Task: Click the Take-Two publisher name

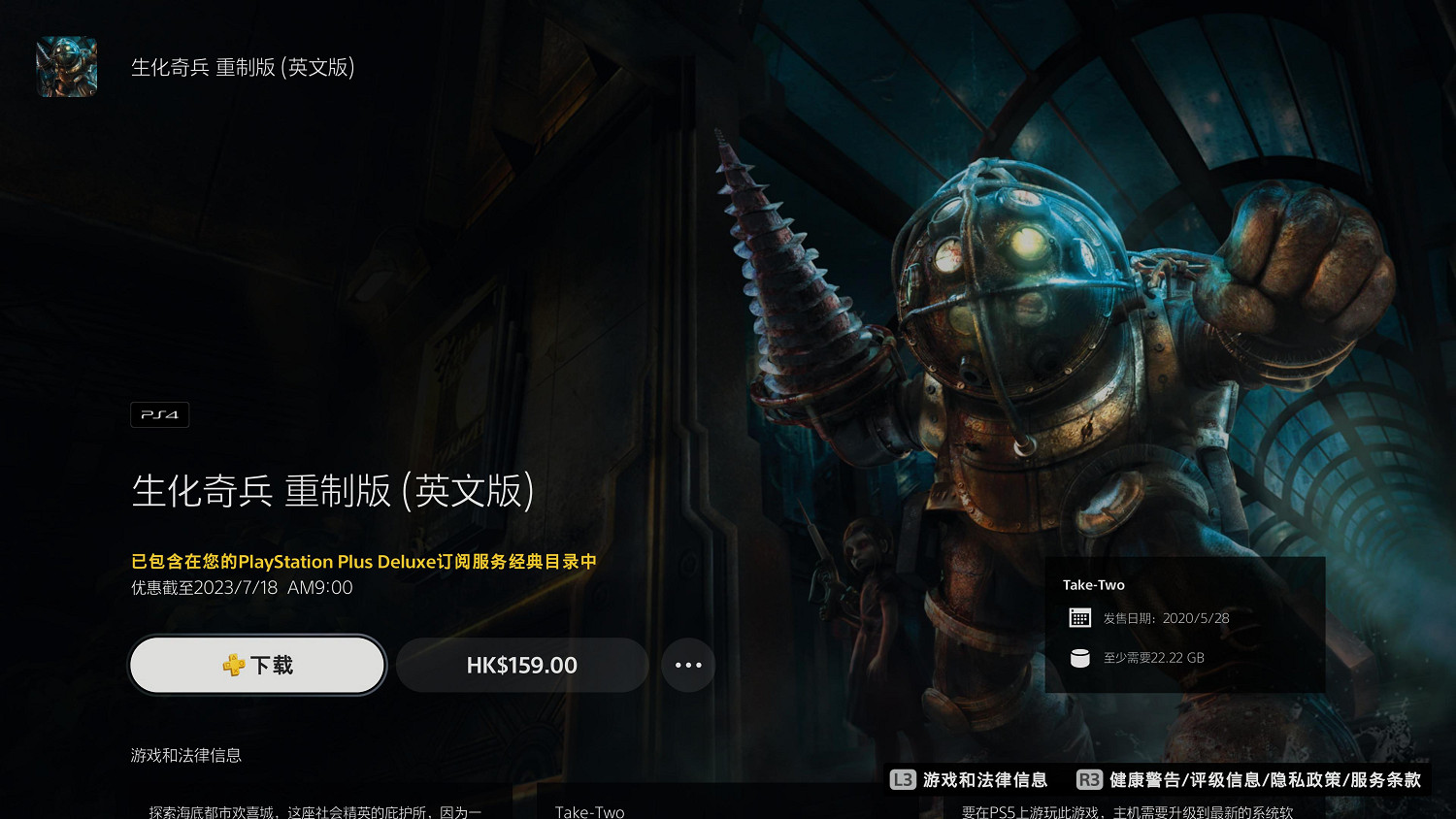Action: (x=1093, y=584)
